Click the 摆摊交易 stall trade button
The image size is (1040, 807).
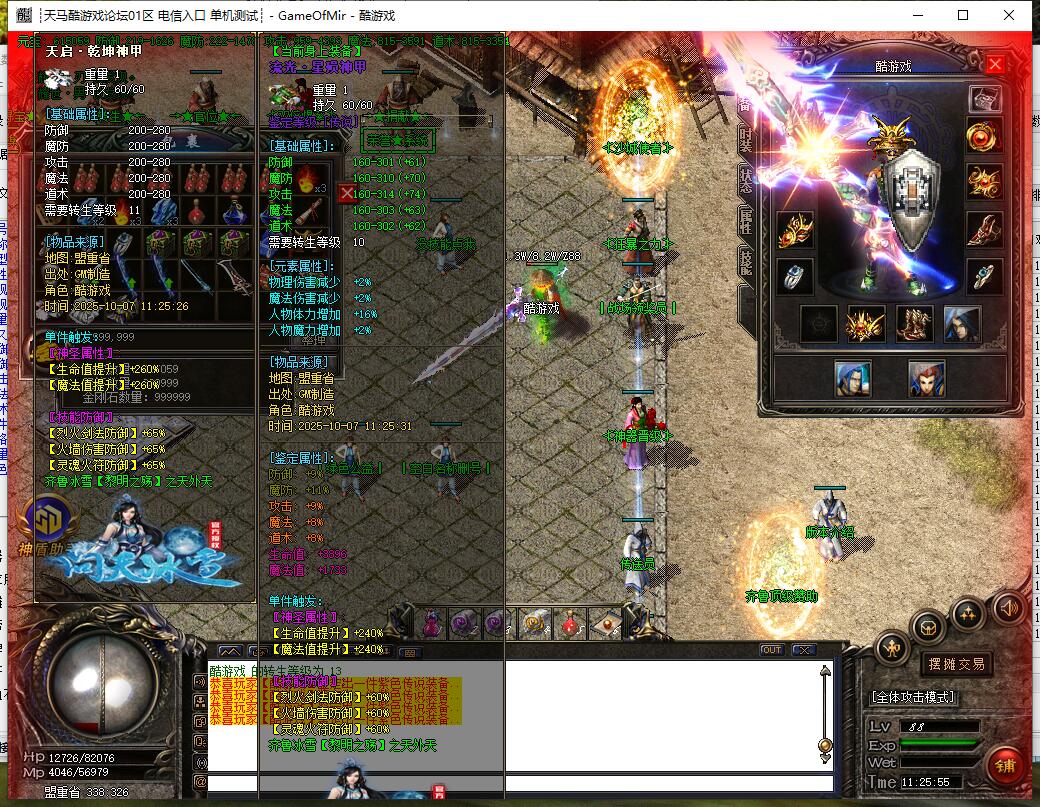click(x=957, y=663)
